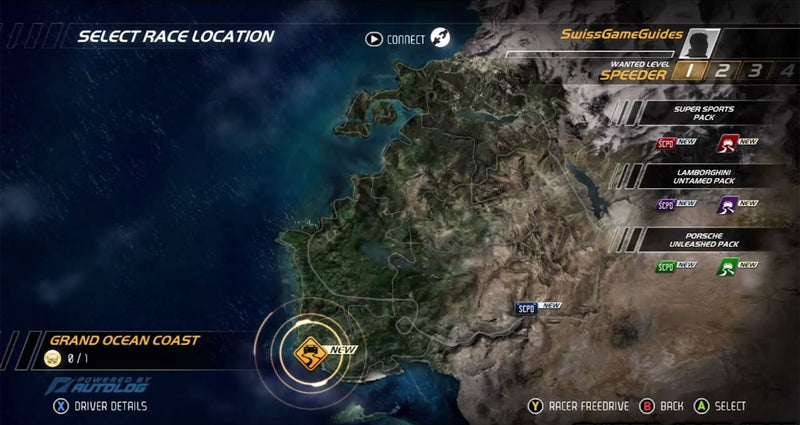Click the SCPD marker on the map
This screenshot has height=425, width=800.
point(525,307)
